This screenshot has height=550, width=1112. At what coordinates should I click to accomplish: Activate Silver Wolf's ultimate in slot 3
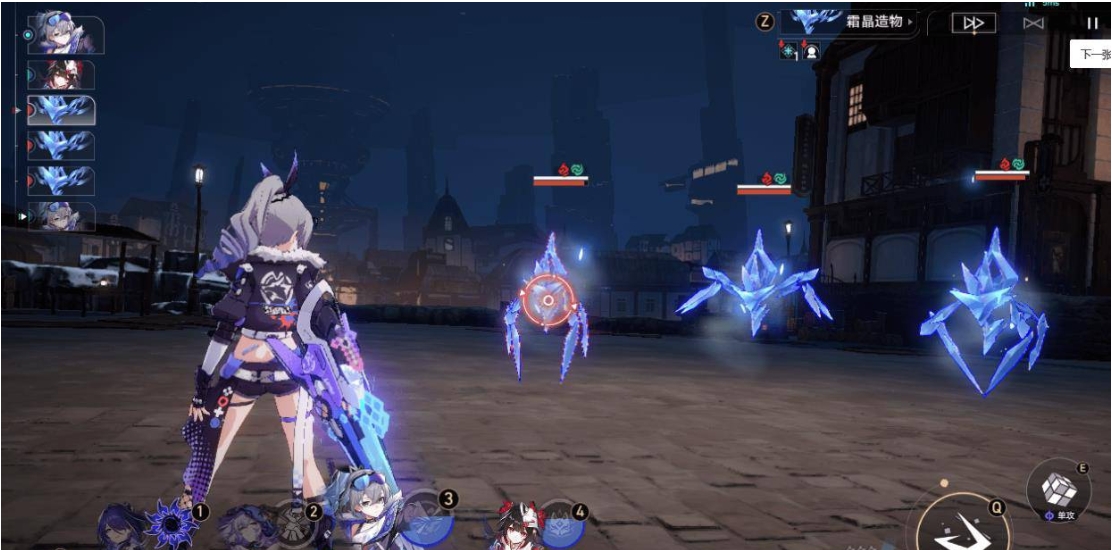(x=427, y=519)
